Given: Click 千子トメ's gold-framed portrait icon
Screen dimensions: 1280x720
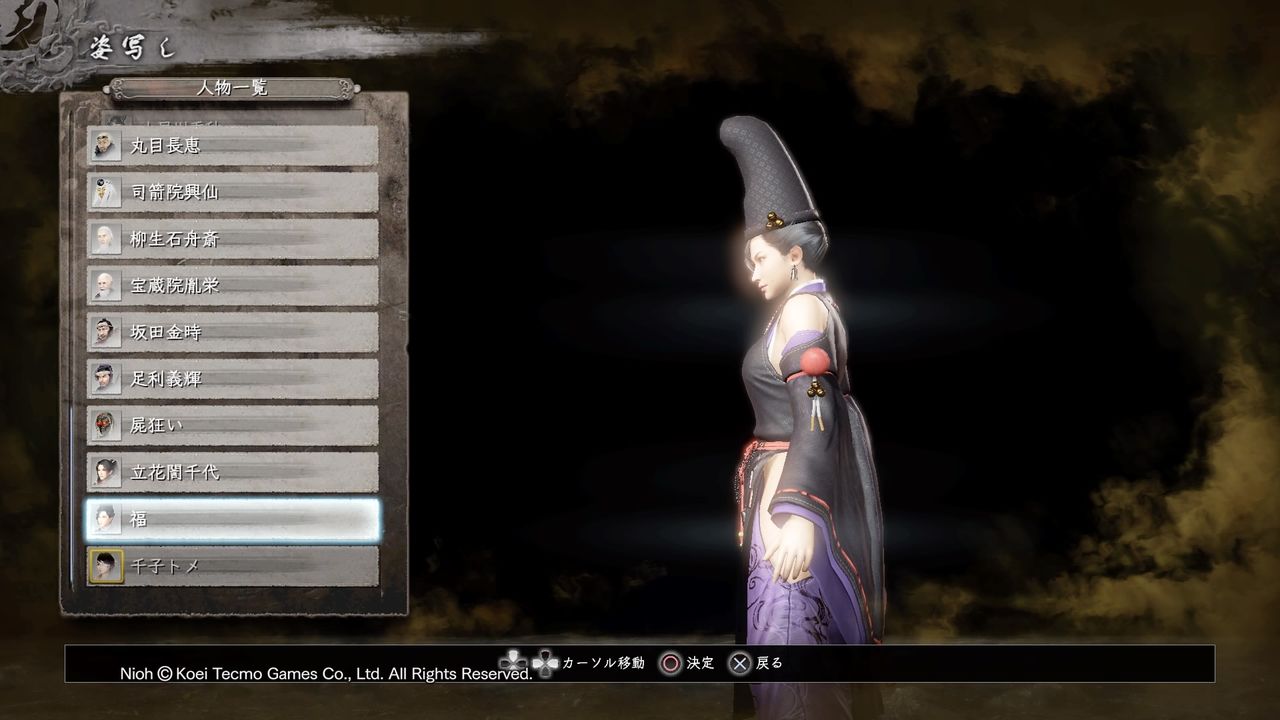Looking at the screenshot, I should coord(106,565).
